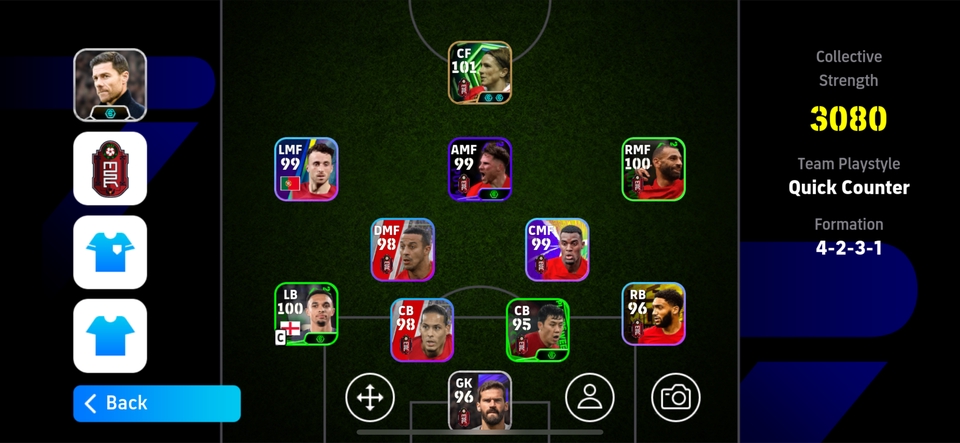Pick the GK 96 goalkeeper card
The image size is (960, 443).
(x=480, y=401)
